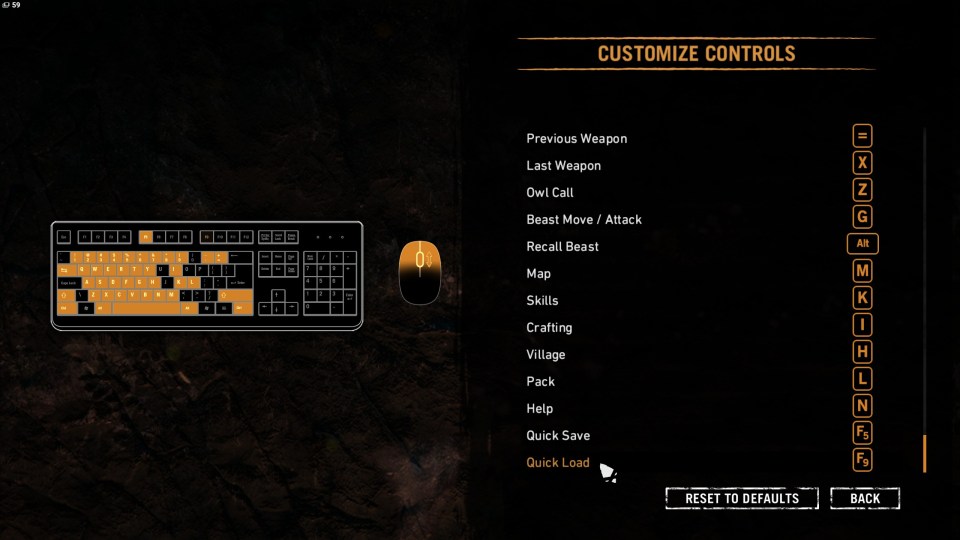Choose the Crafting control entry

coord(550,327)
